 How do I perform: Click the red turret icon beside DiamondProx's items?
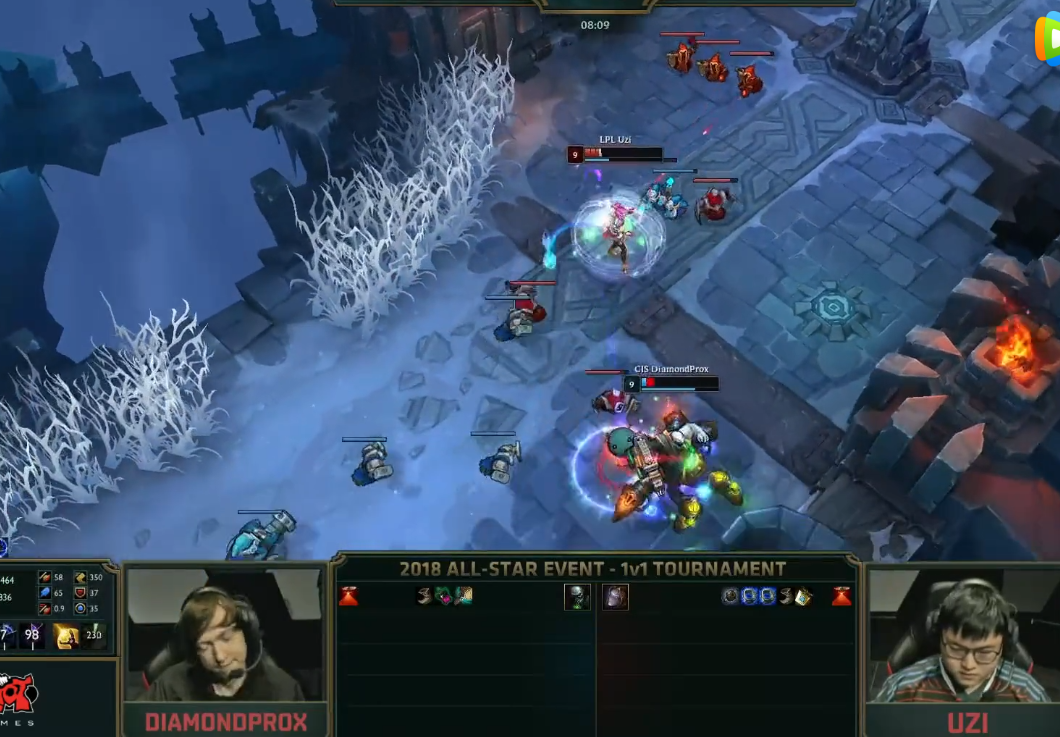tap(348, 596)
